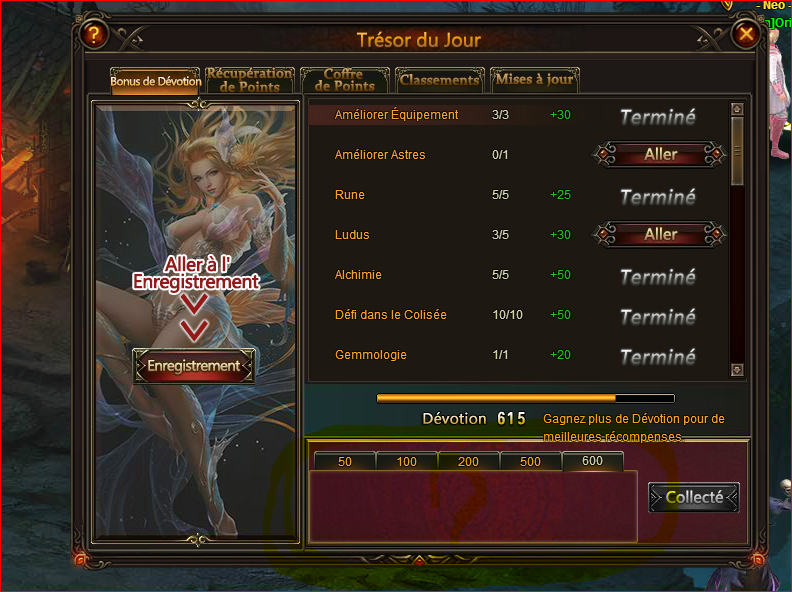Select the Améliorer Équipement task row
This screenshot has width=792, height=592.
(396, 115)
